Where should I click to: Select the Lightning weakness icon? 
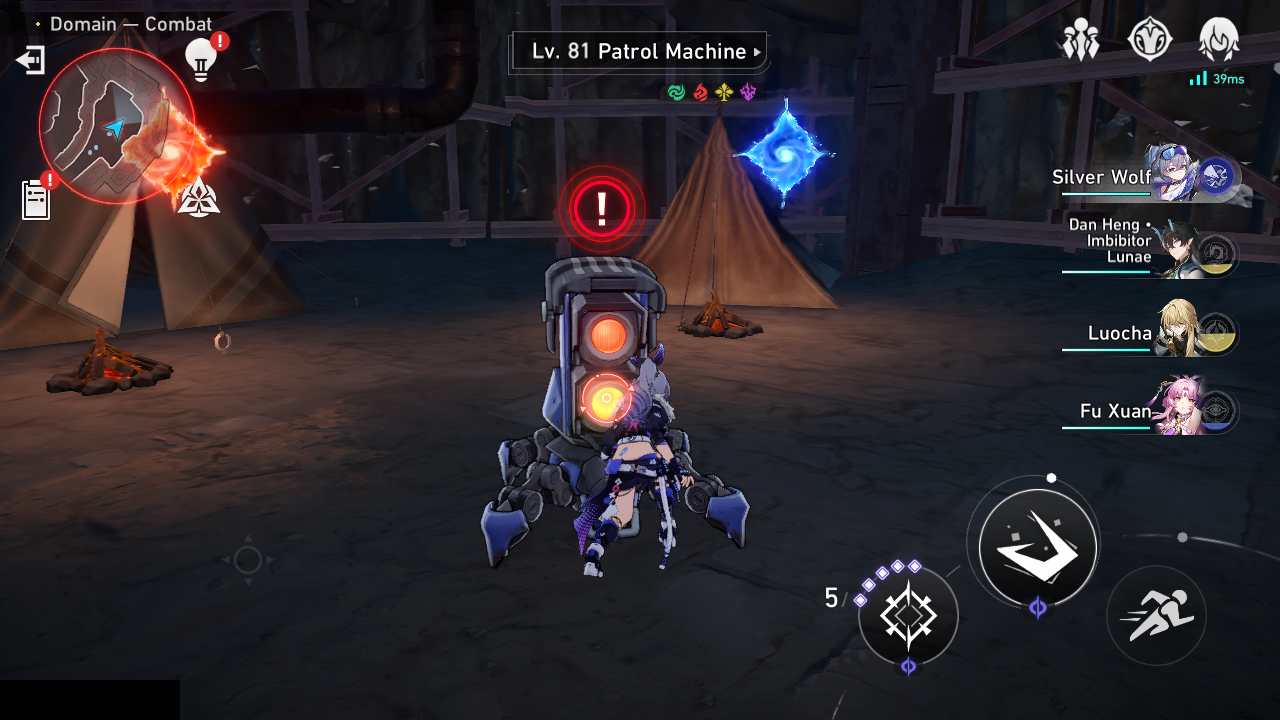[x=748, y=92]
